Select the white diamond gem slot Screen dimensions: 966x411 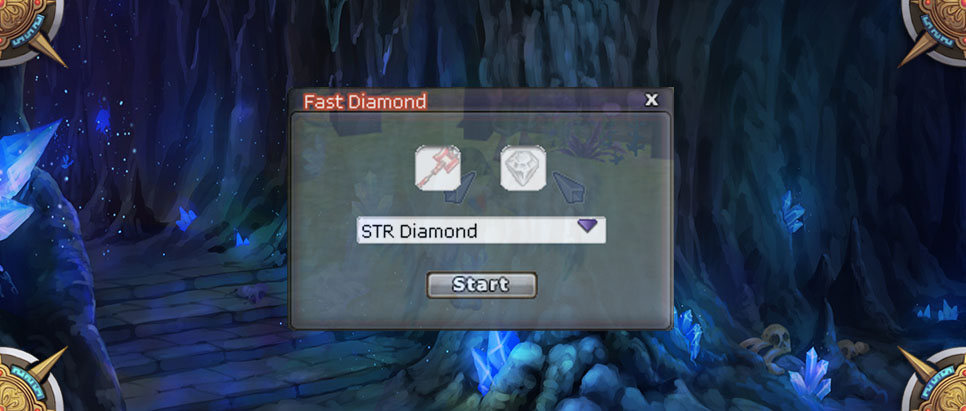[523, 167]
